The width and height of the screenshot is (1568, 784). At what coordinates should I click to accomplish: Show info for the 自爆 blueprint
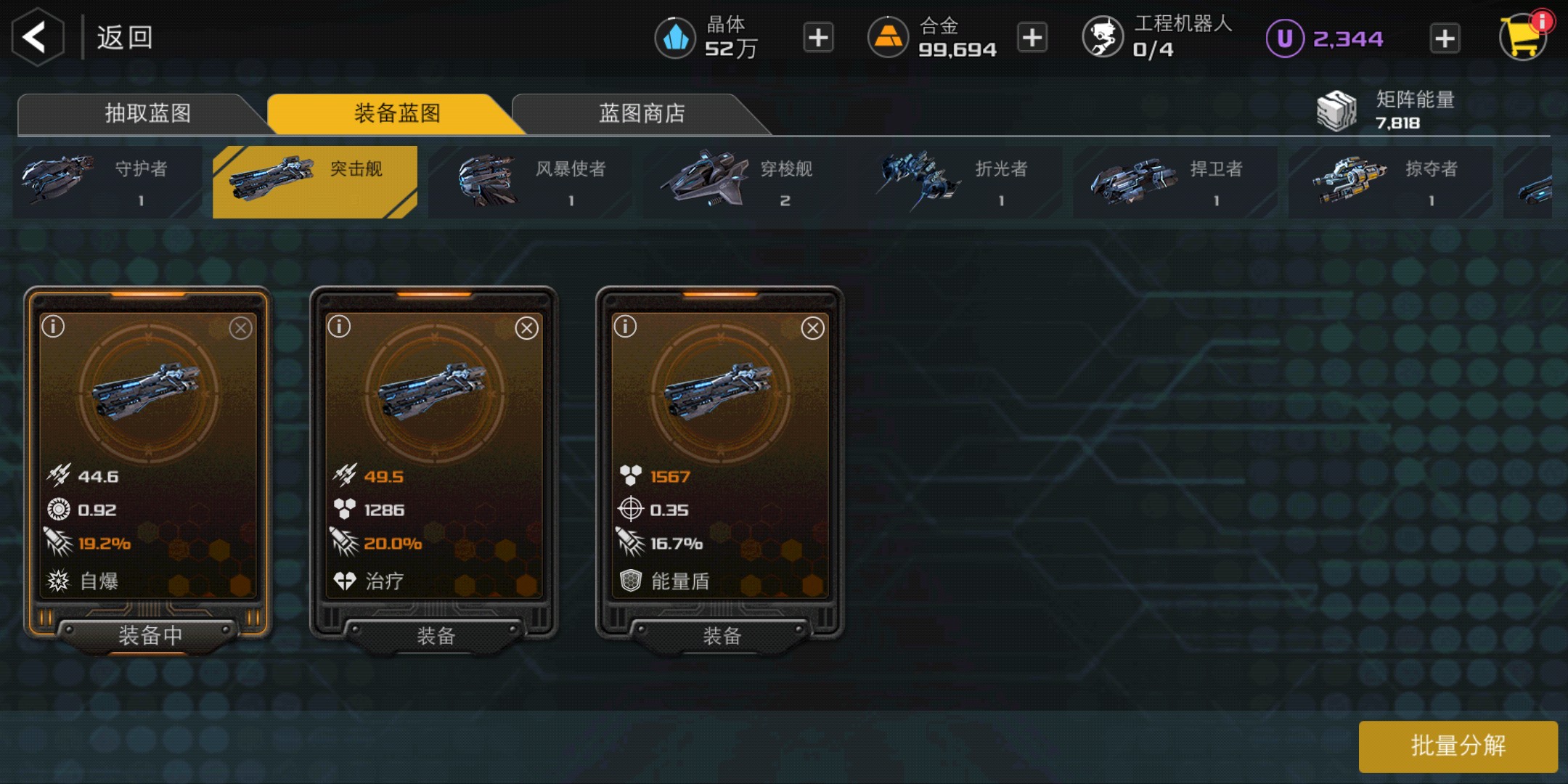54,327
